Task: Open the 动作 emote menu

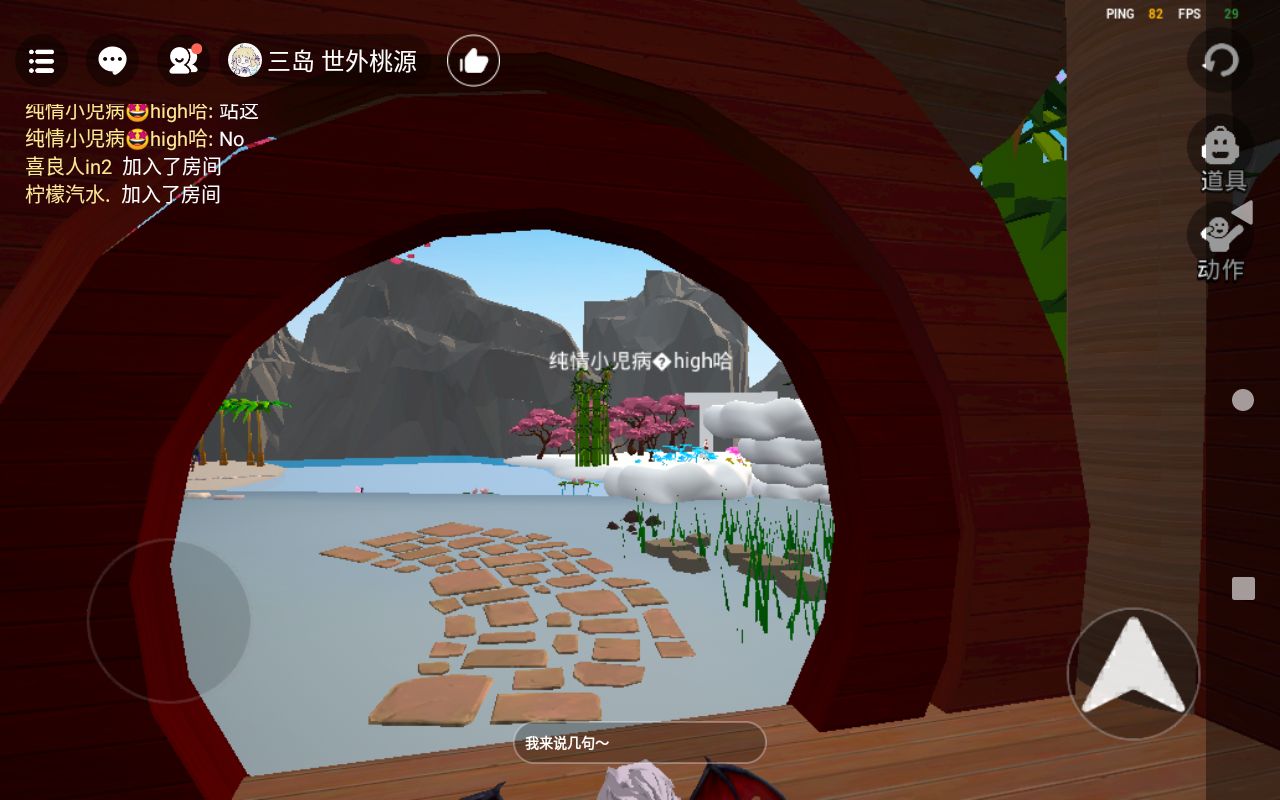Action: pos(1219,245)
